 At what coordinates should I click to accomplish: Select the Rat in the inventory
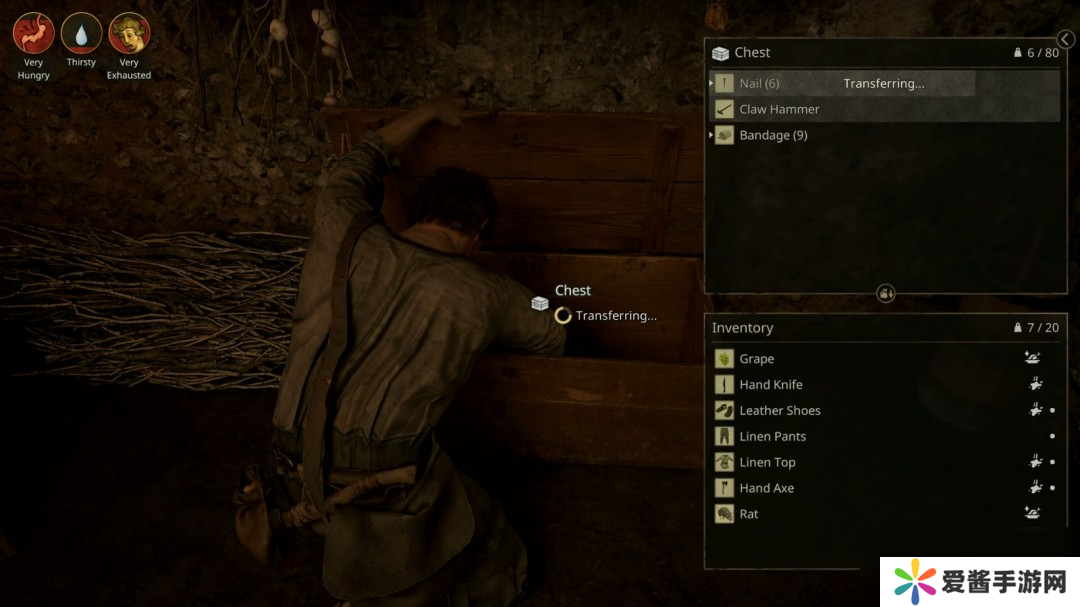(x=749, y=515)
